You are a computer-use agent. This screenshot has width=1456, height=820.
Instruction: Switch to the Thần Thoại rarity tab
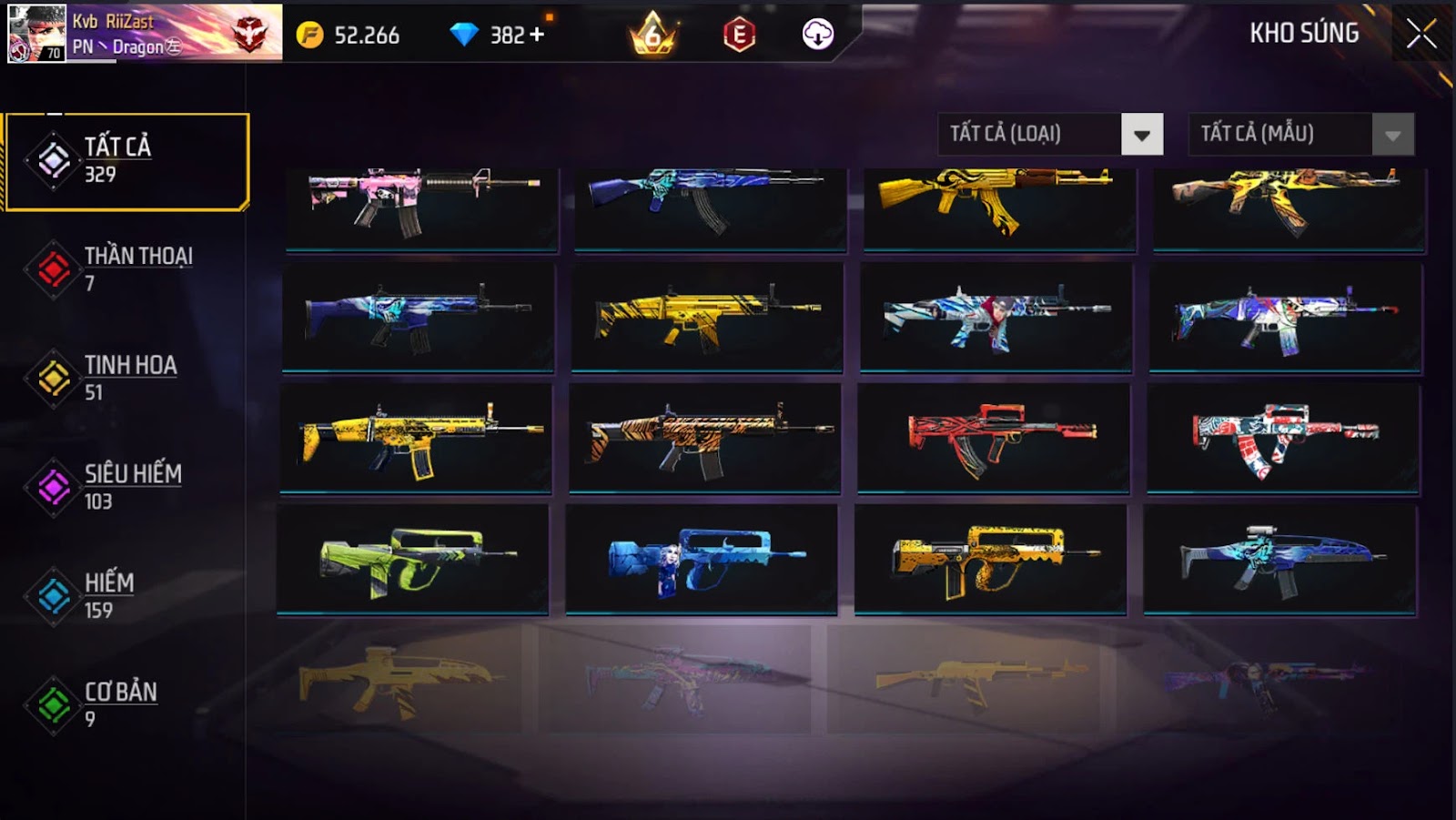point(126,269)
